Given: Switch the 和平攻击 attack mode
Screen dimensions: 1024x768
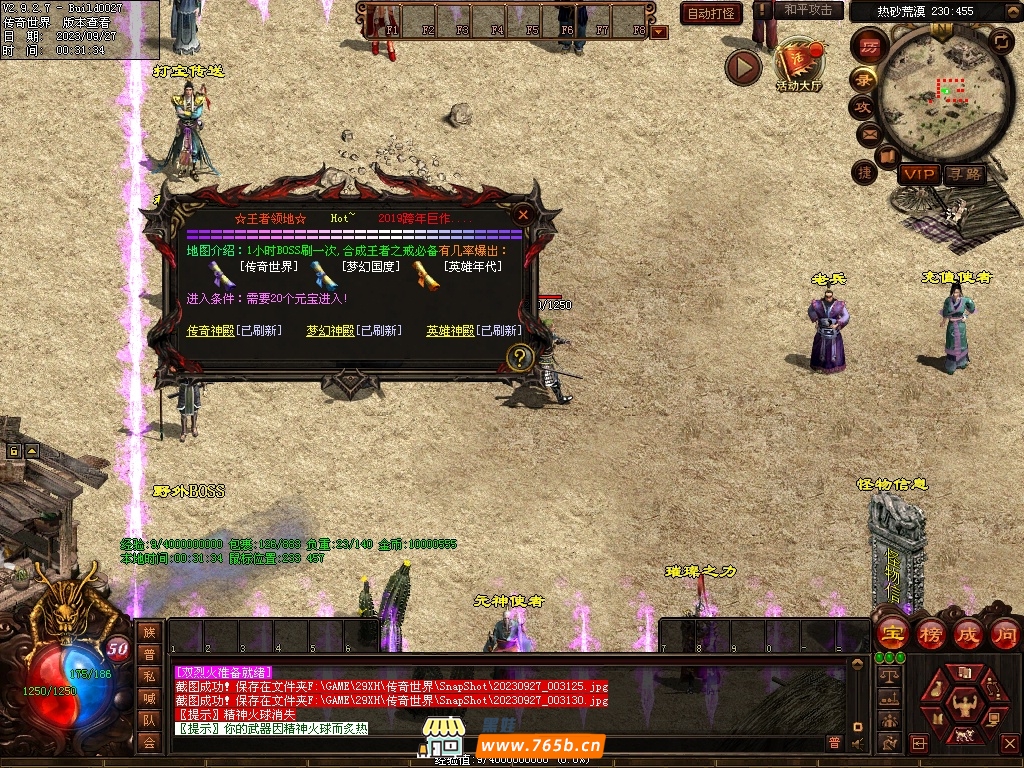Looking at the screenshot, I should point(807,10).
